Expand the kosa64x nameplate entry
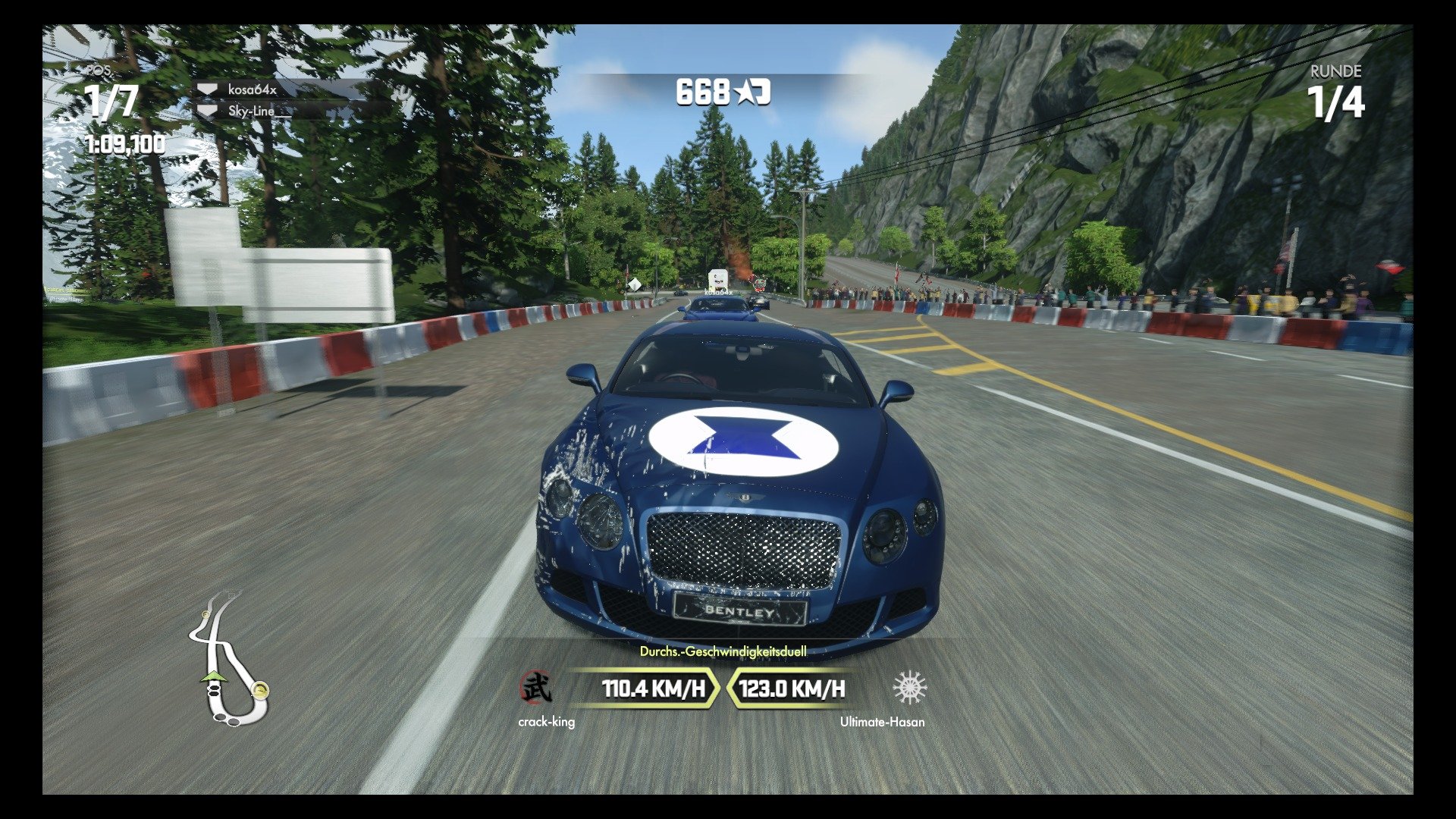1456x819 pixels. click(250, 90)
